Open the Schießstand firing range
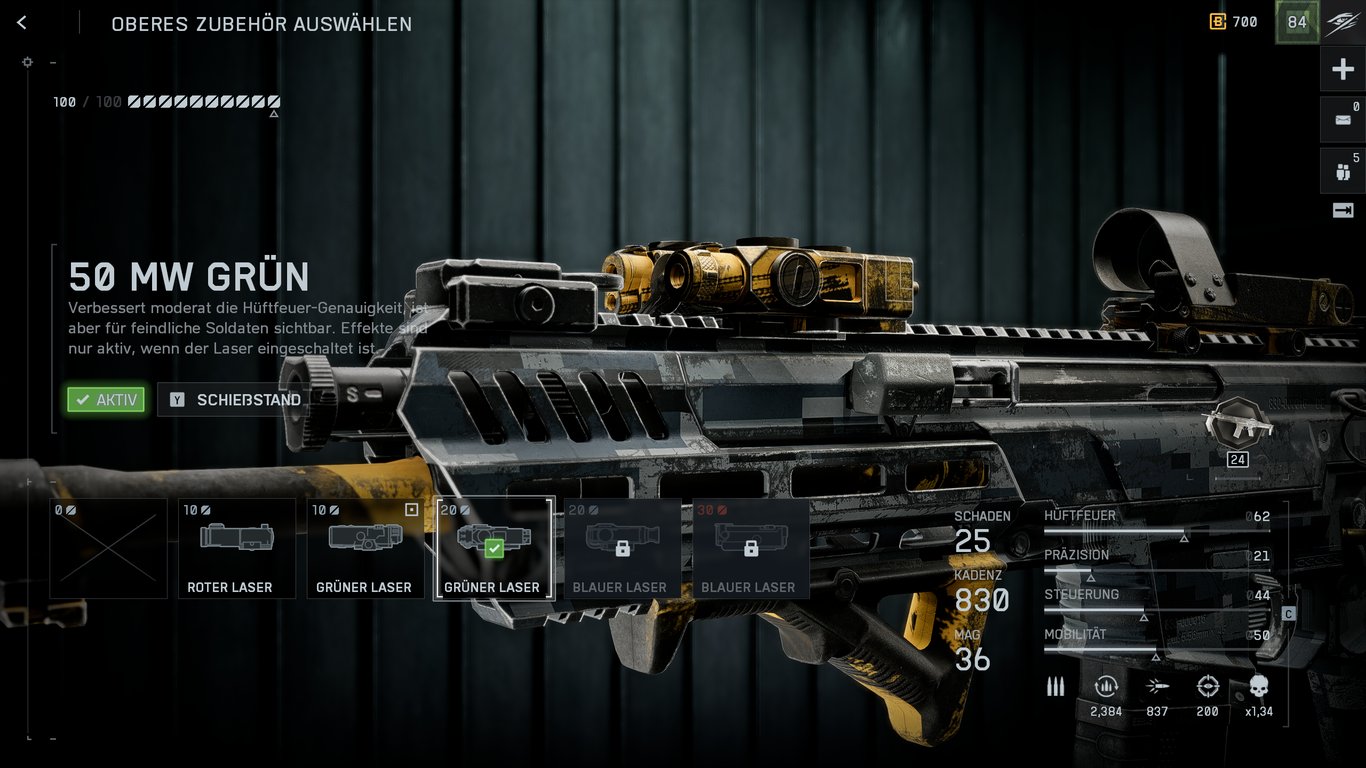 click(x=236, y=400)
